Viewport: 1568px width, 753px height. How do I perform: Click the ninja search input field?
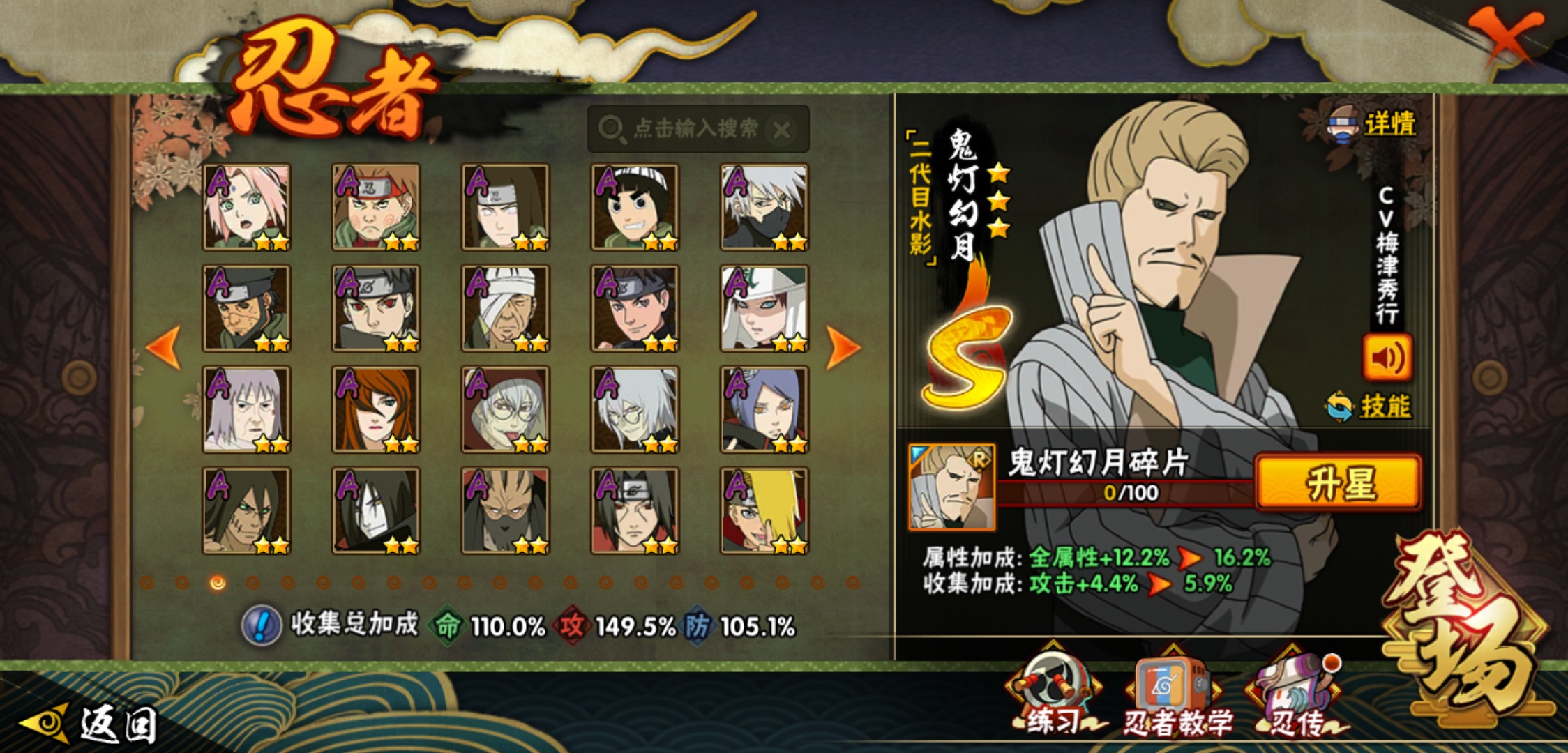[694, 129]
